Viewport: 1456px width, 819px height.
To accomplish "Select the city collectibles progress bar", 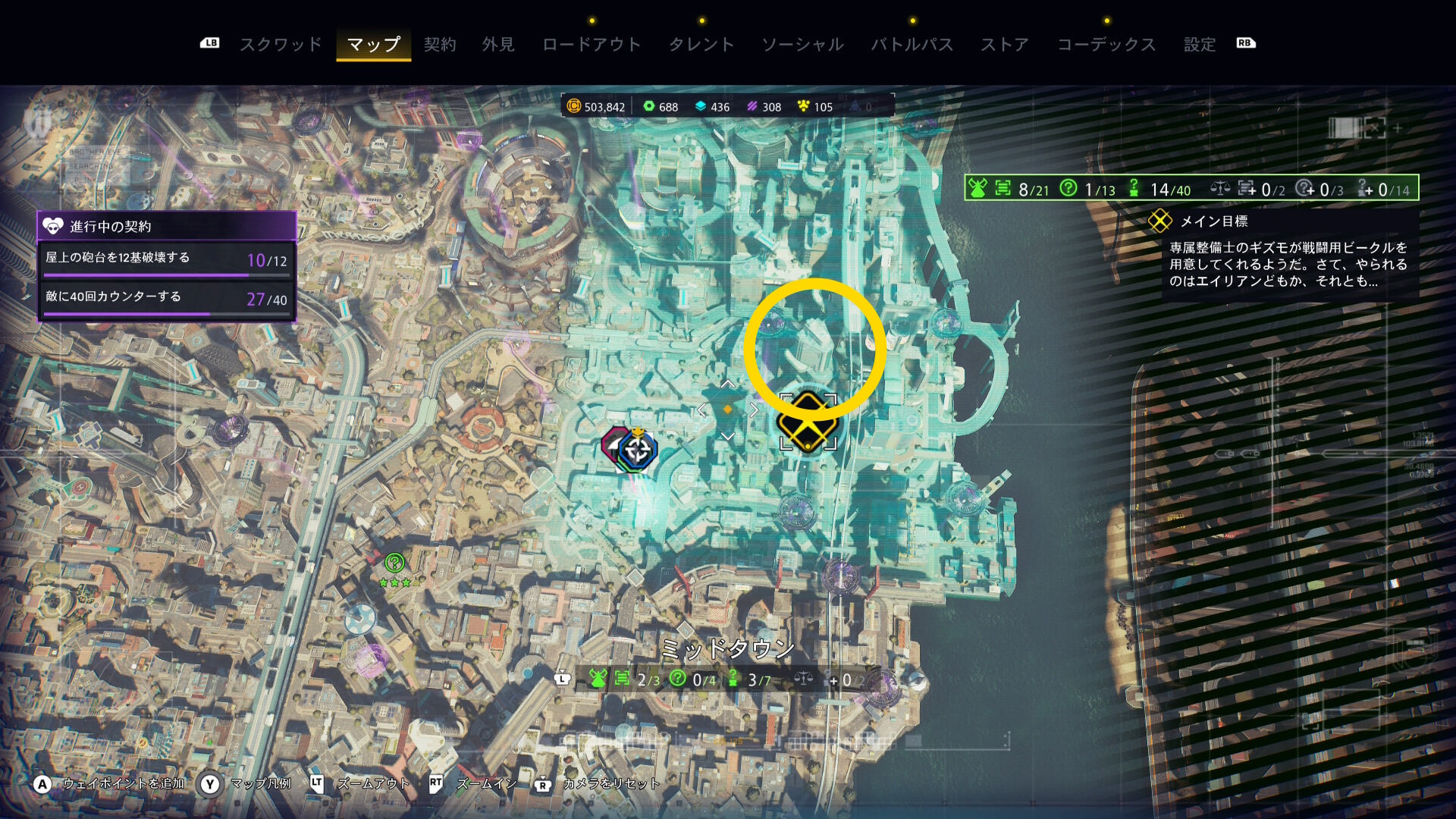I will (x=1191, y=188).
